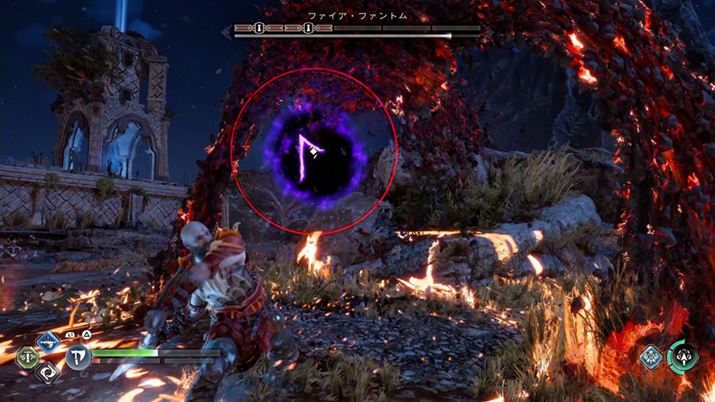This screenshot has width=715, height=402.
Task: Select the companion arrow type icon
Action: click(x=651, y=358)
